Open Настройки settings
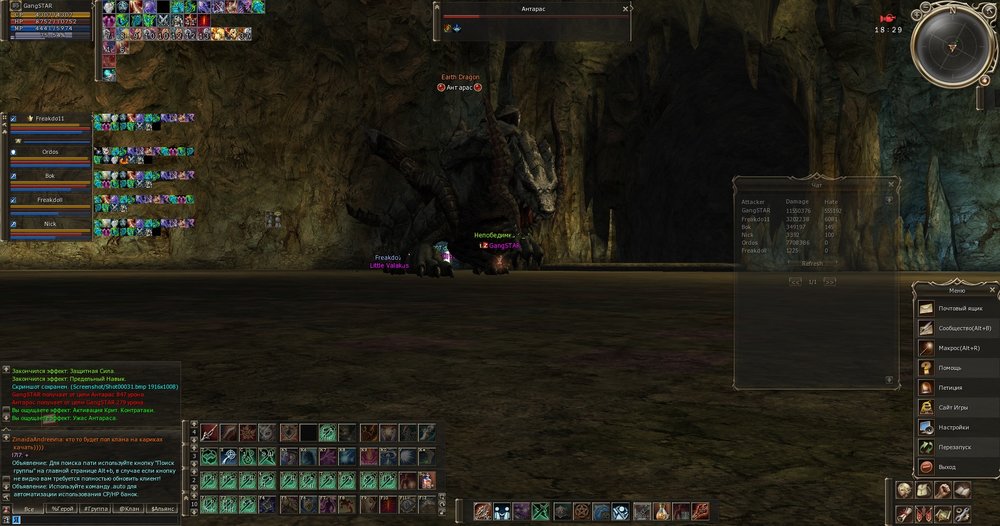 click(x=955, y=427)
